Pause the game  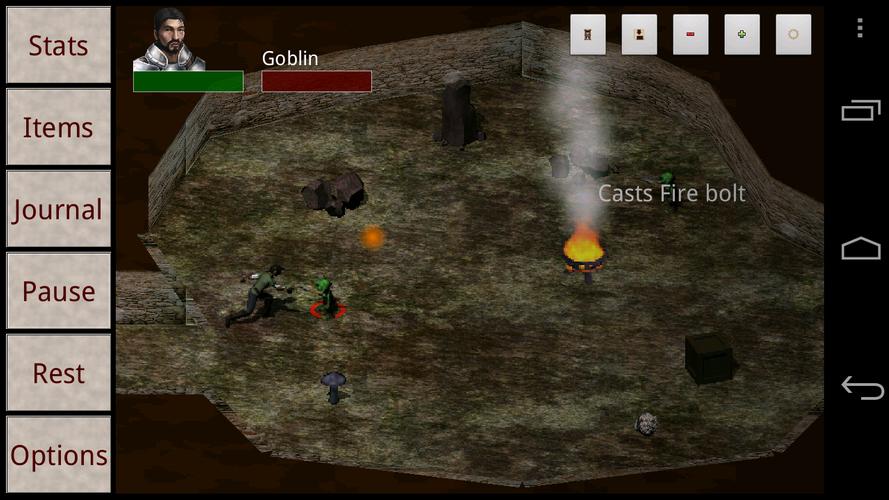(x=58, y=292)
